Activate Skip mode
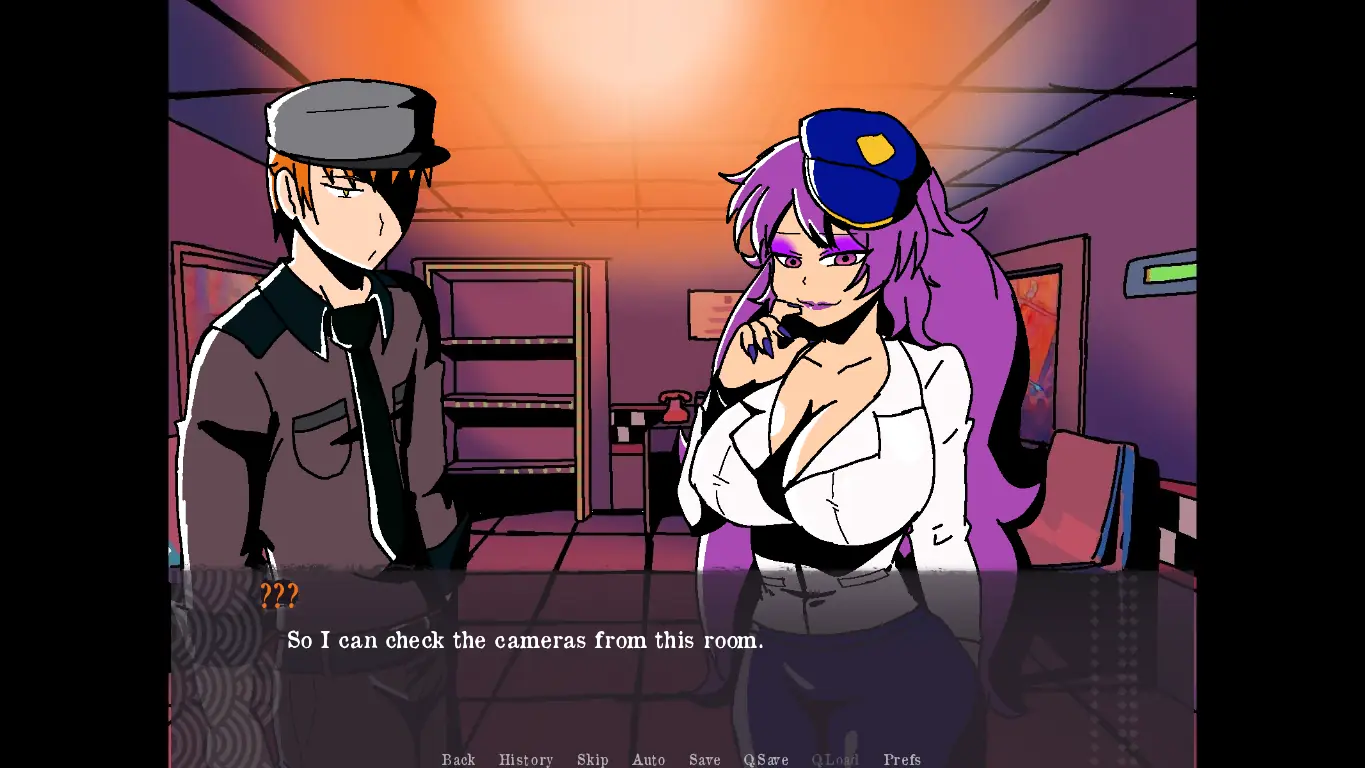The image size is (1365, 768). (x=592, y=760)
